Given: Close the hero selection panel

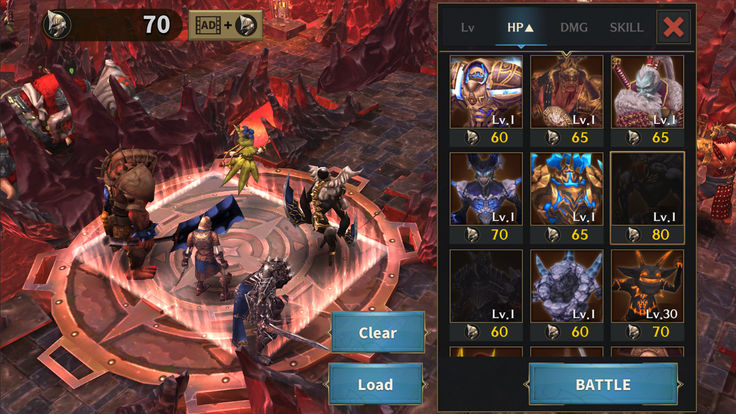Looking at the screenshot, I should pyautogui.click(x=674, y=27).
